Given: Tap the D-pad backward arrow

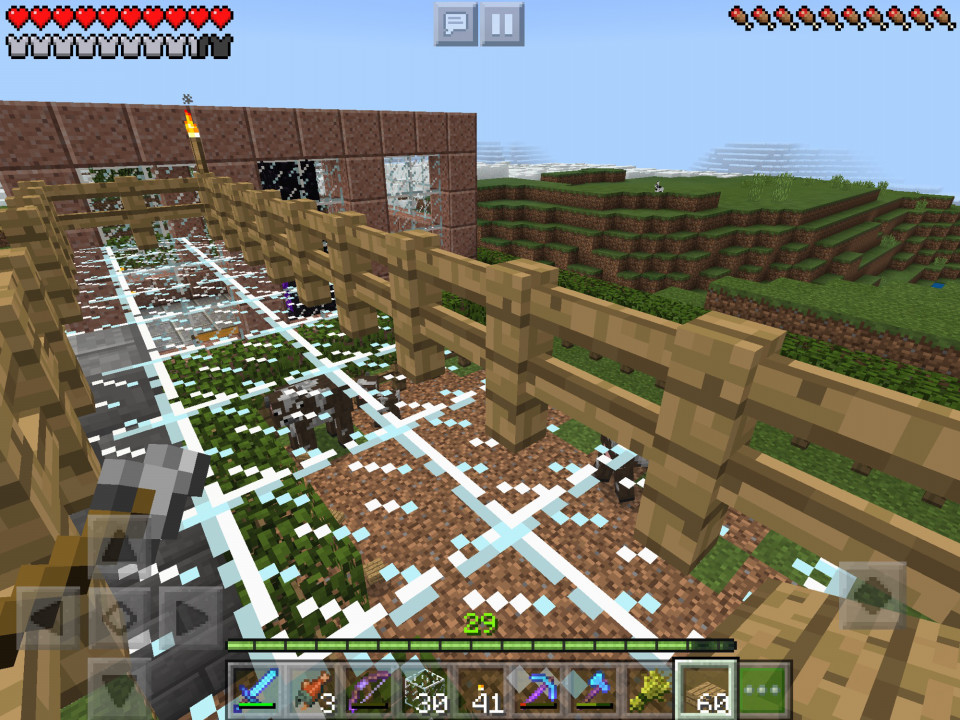Looking at the screenshot, I should click(x=119, y=688).
